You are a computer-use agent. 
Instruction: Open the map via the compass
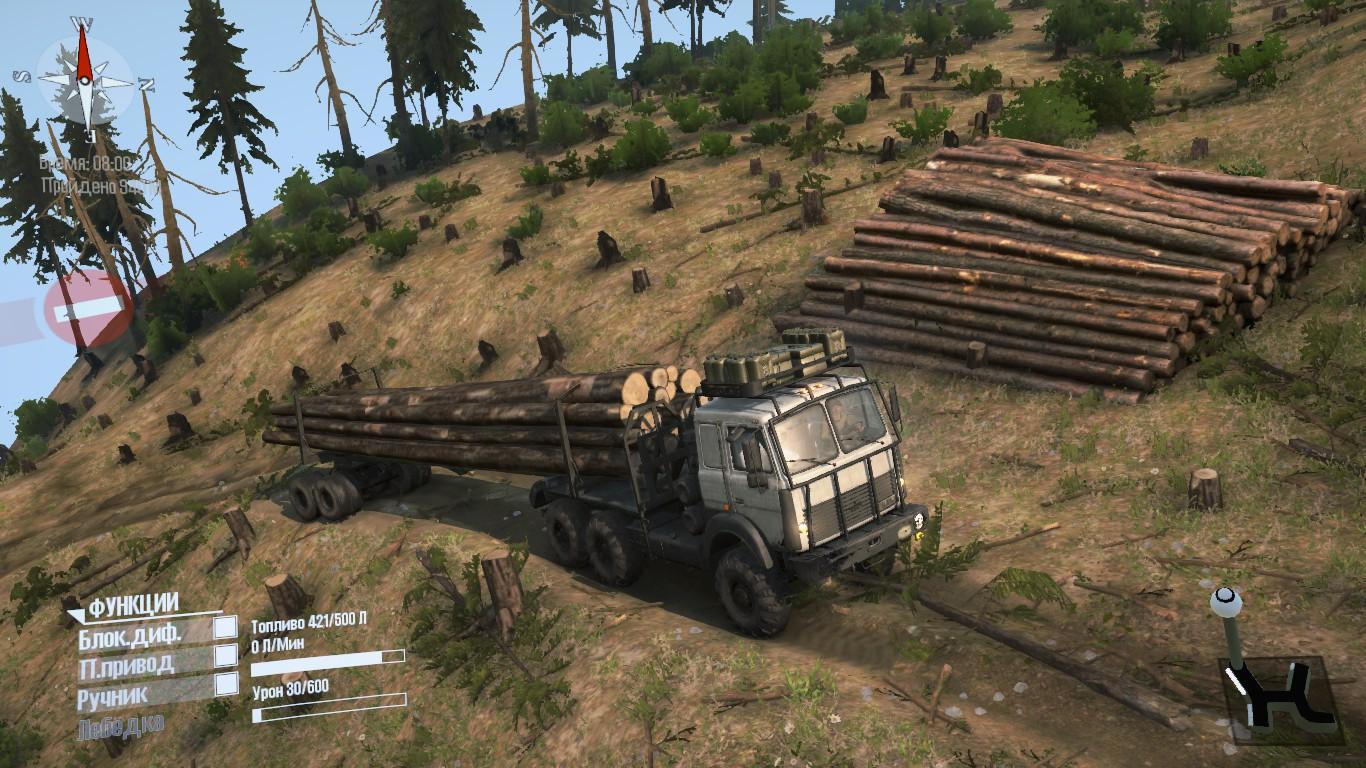point(85,78)
